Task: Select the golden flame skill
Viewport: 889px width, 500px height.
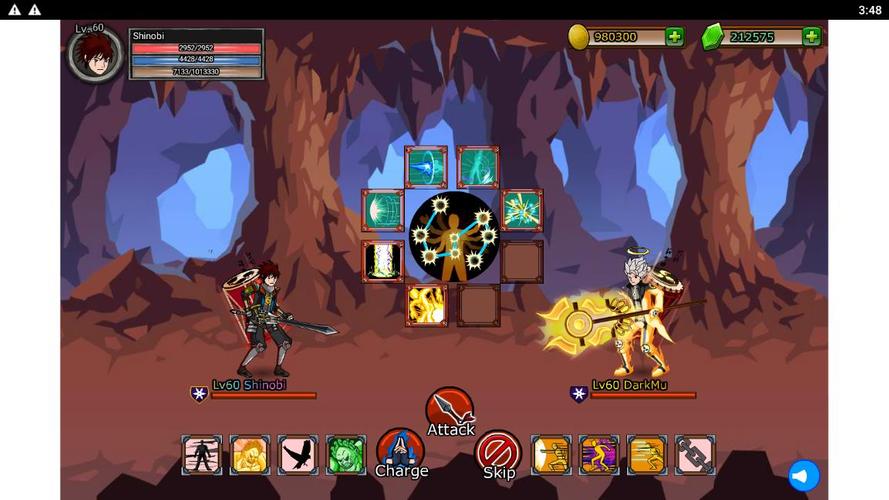Action: pos(426,305)
